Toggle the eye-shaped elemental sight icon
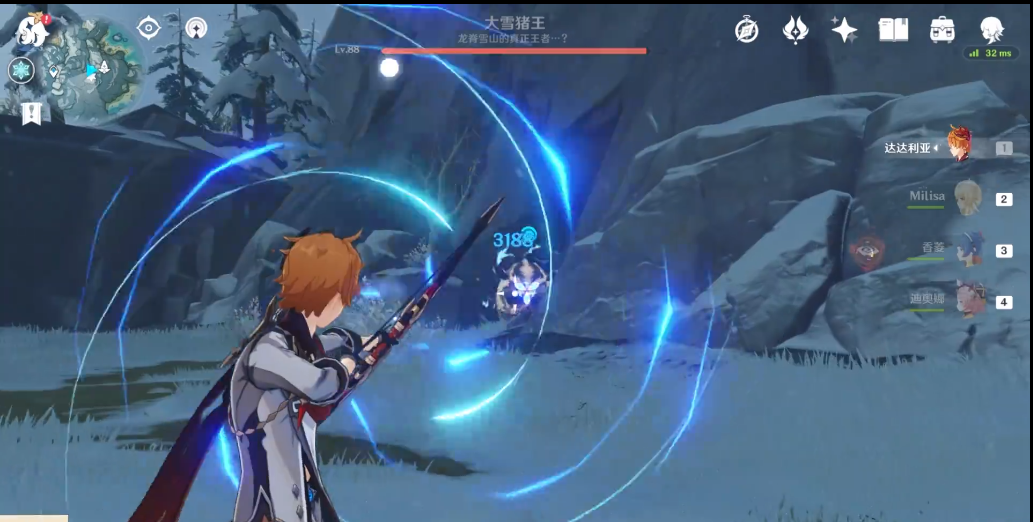 (x=149, y=28)
